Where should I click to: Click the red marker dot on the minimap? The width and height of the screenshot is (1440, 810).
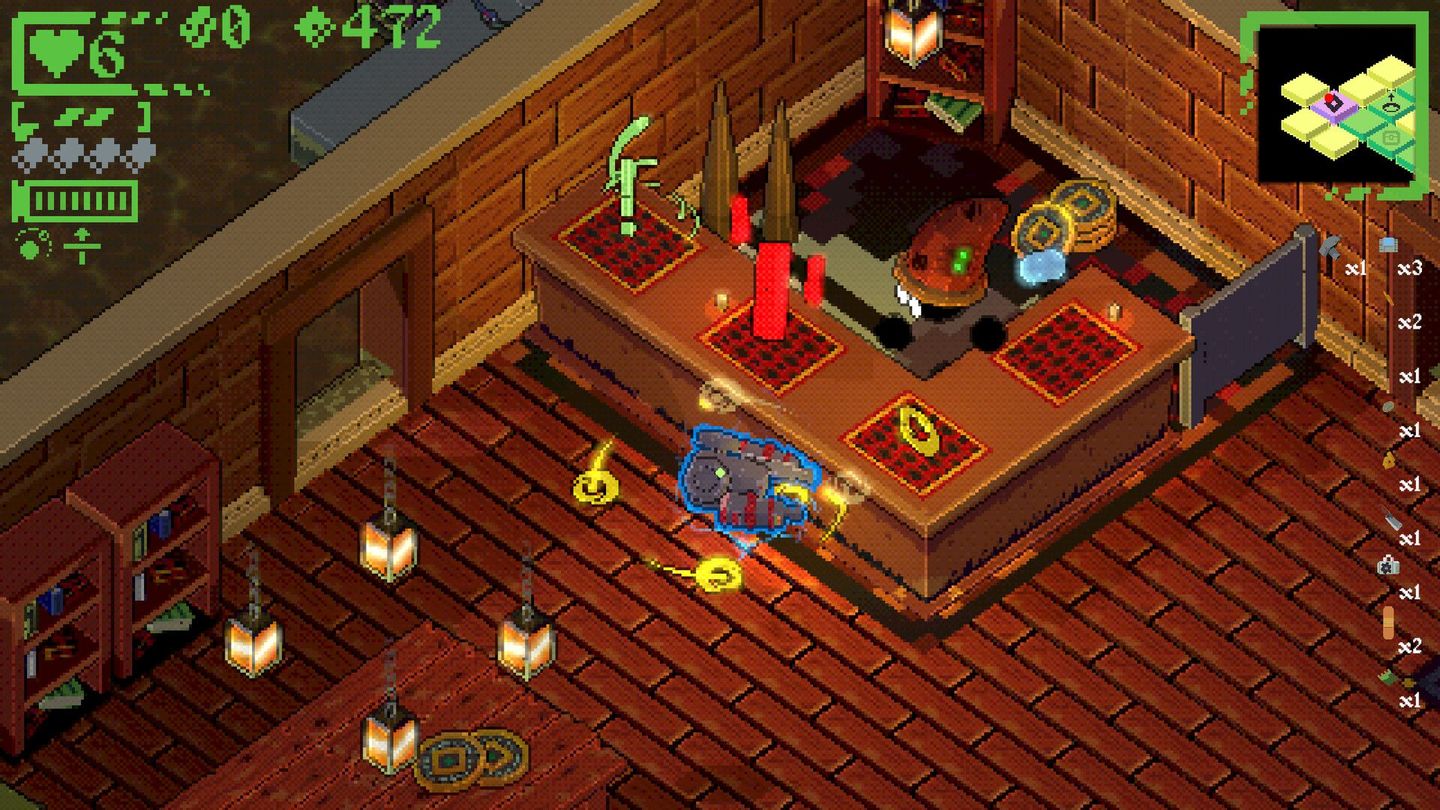click(1328, 98)
